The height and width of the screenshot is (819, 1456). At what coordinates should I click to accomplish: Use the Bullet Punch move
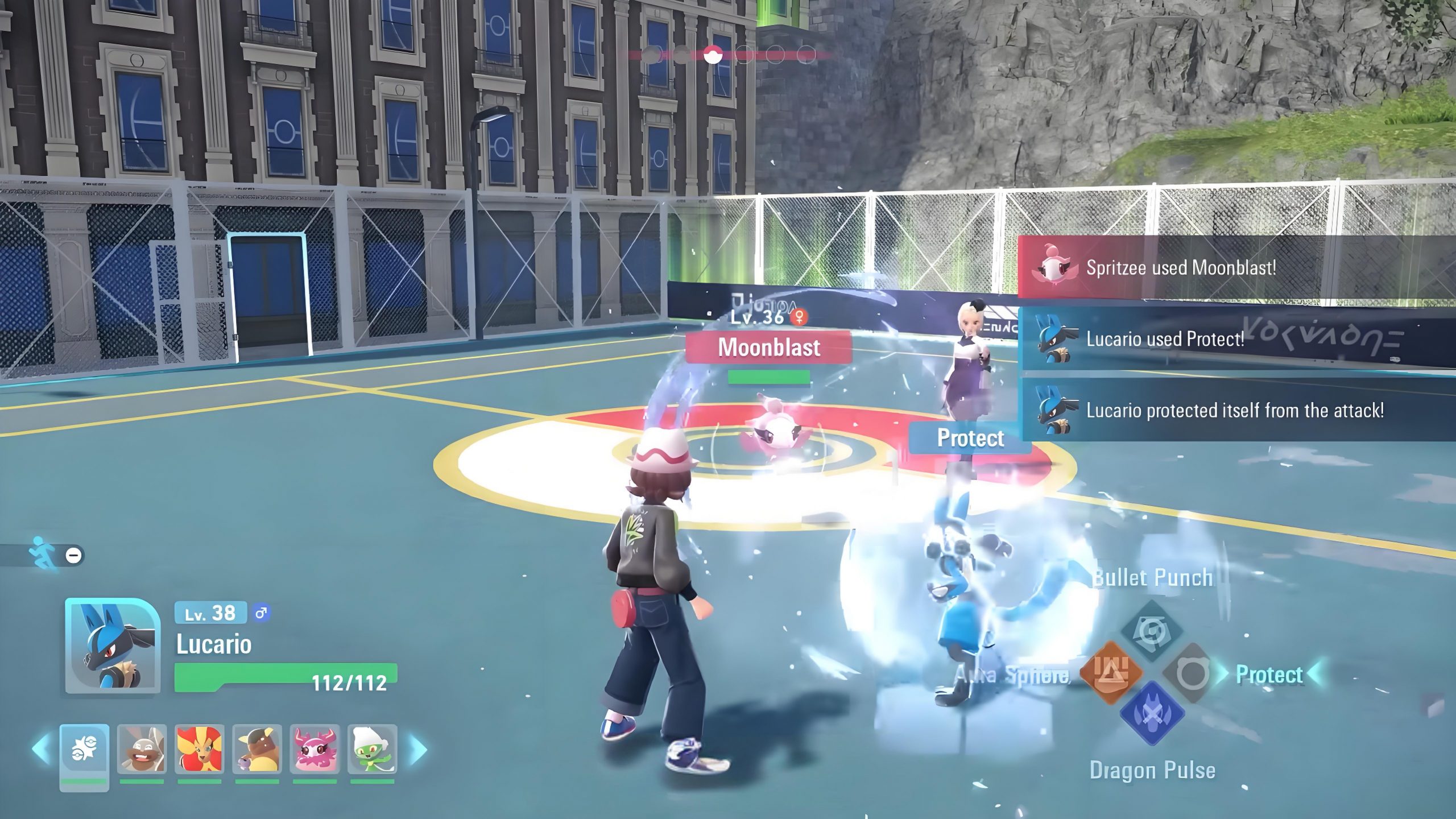pyautogui.click(x=1152, y=630)
